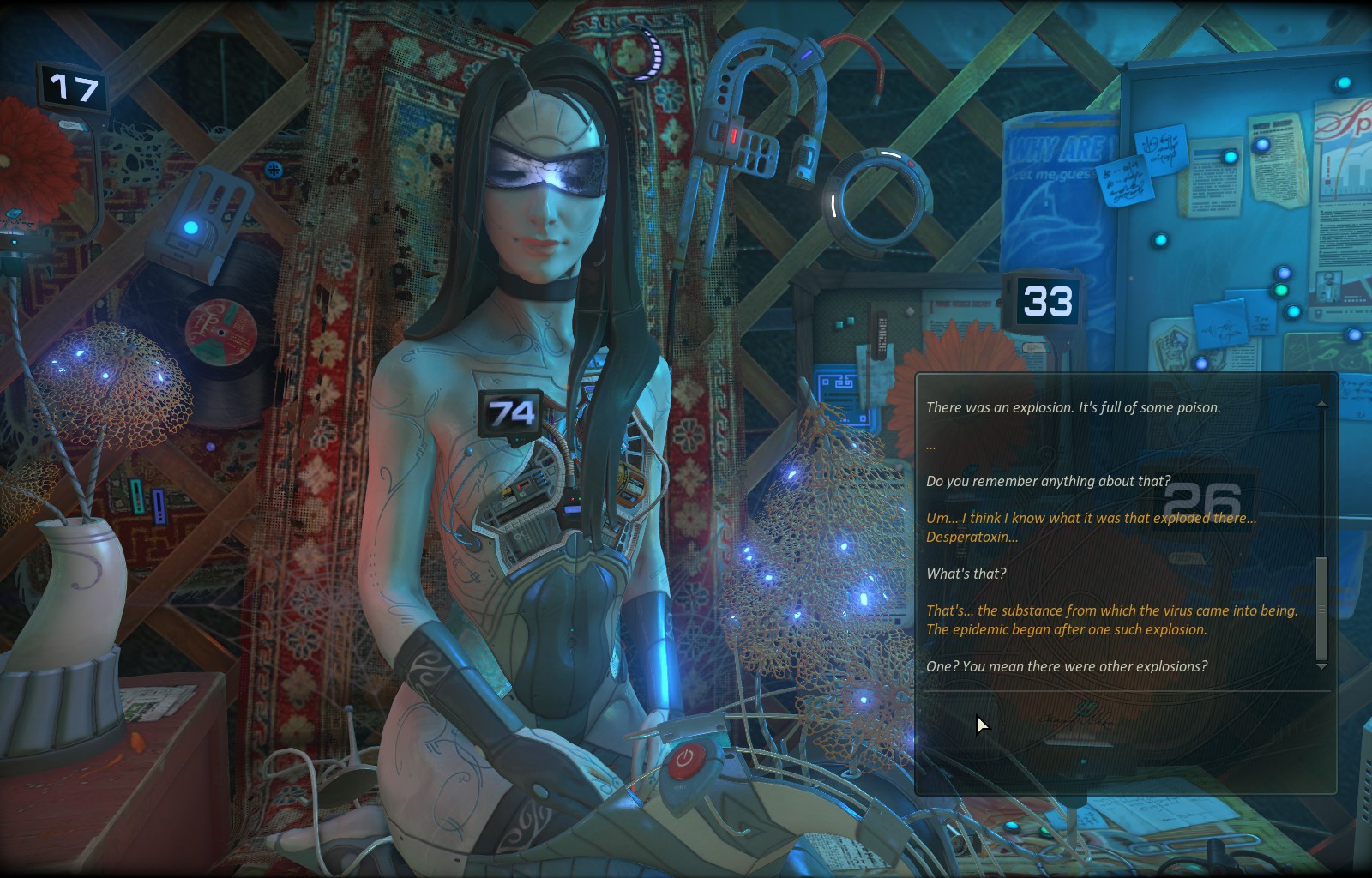Select the number 74 hotspot tag
The height and width of the screenshot is (878, 1372).
[x=511, y=414]
